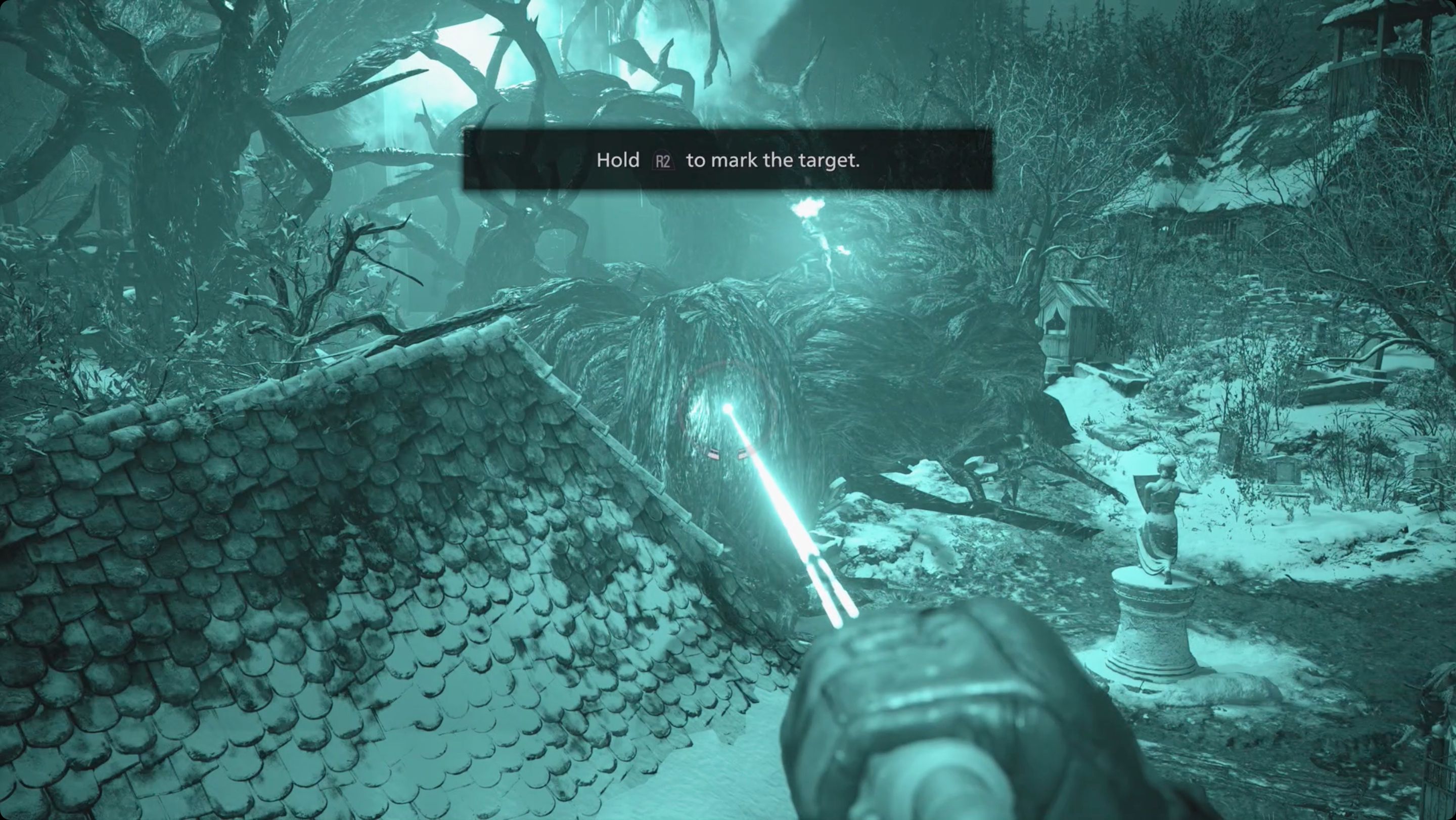
Task: Click the dark tutorial banner to dismiss it
Action: (x=728, y=160)
